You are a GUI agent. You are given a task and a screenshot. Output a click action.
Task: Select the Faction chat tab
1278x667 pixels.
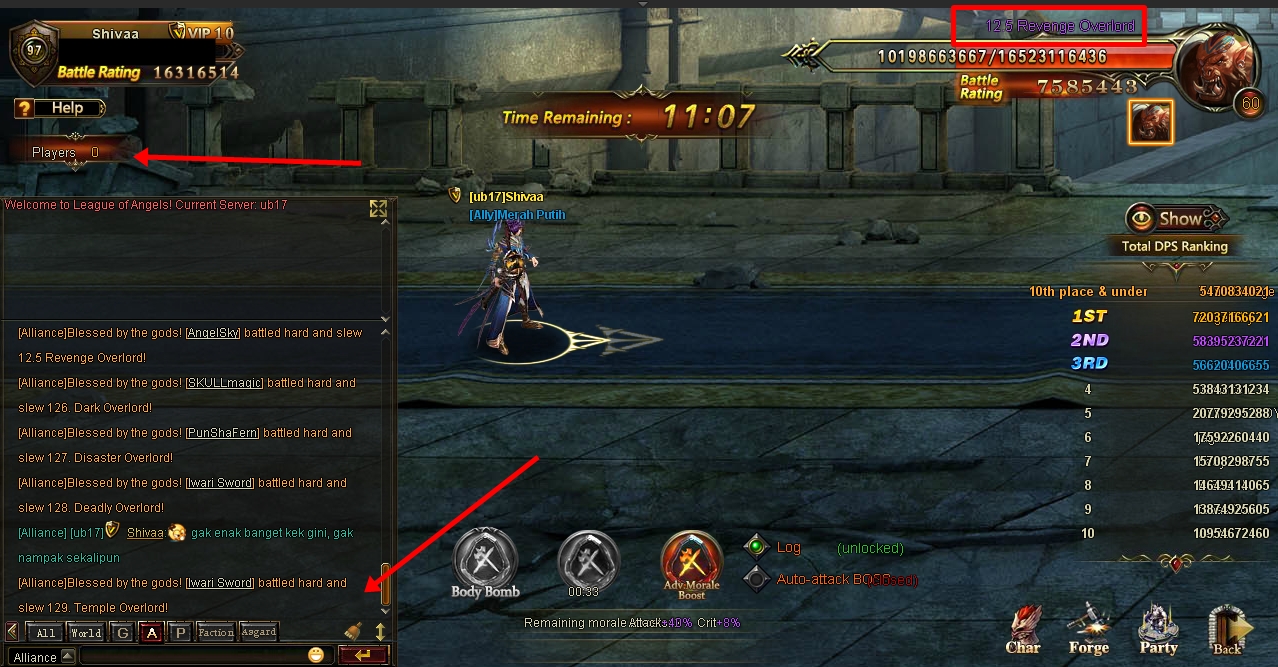[215, 632]
